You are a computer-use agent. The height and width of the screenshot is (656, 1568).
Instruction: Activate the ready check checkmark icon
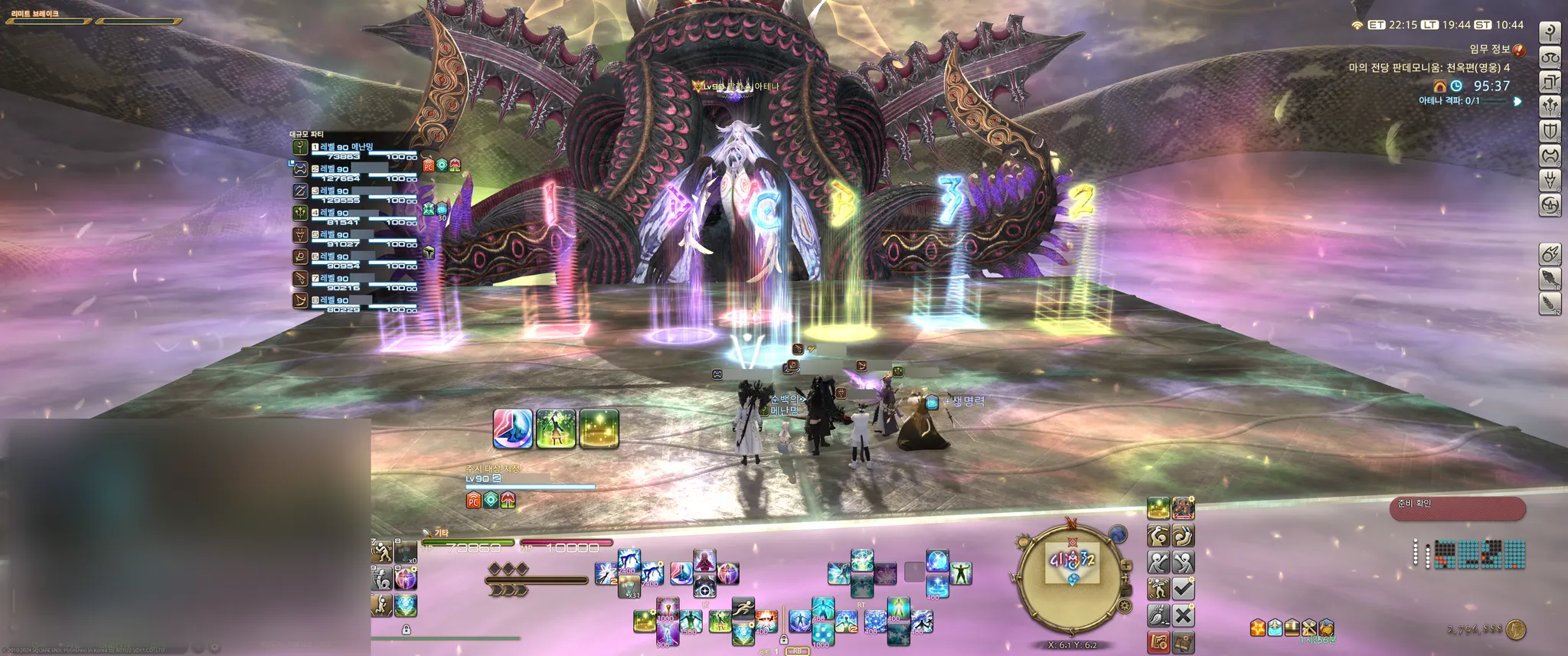click(x=1183, y=589)
